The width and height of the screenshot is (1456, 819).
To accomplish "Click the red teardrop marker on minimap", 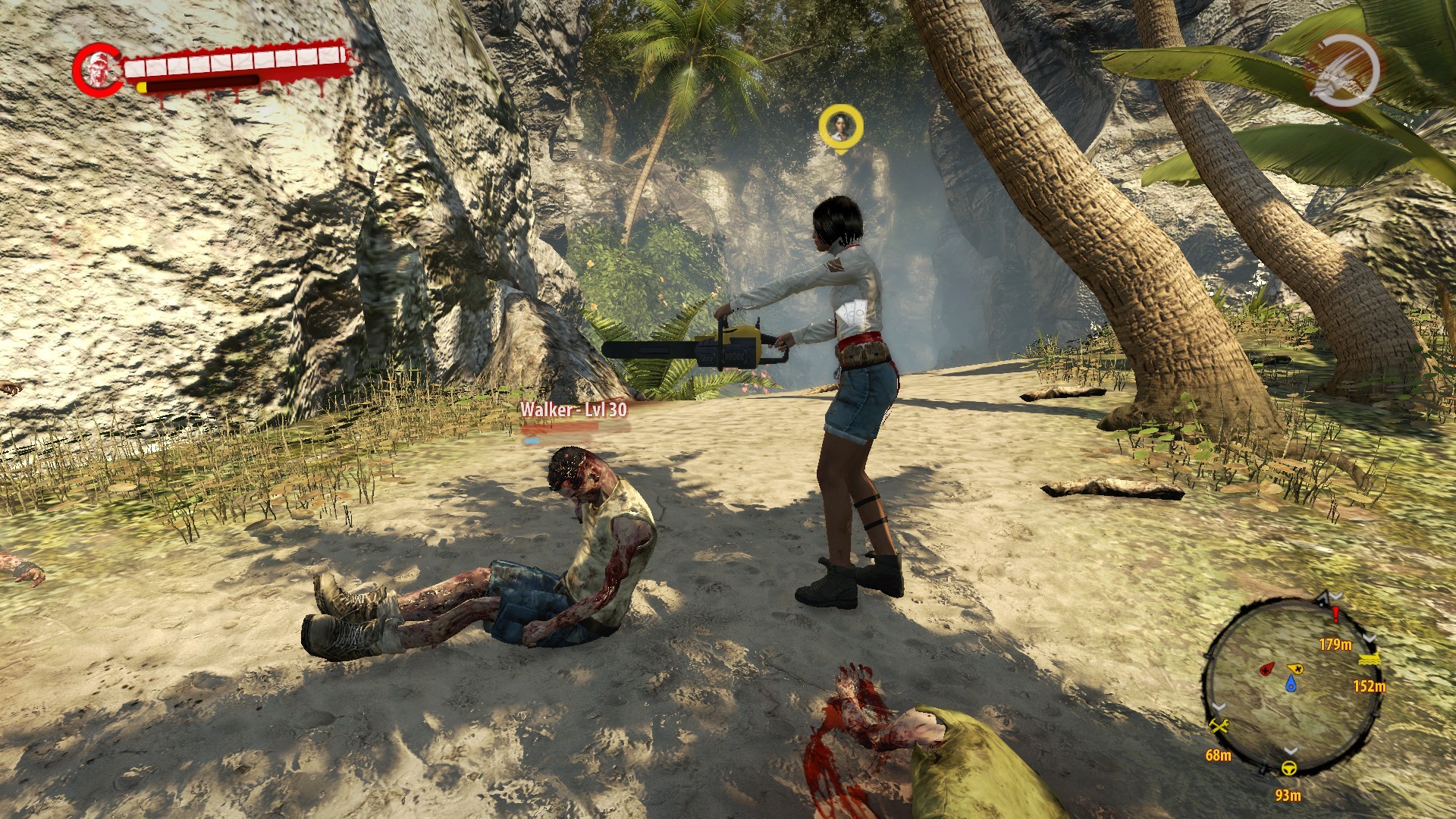I will click(x=1266, y=670).
